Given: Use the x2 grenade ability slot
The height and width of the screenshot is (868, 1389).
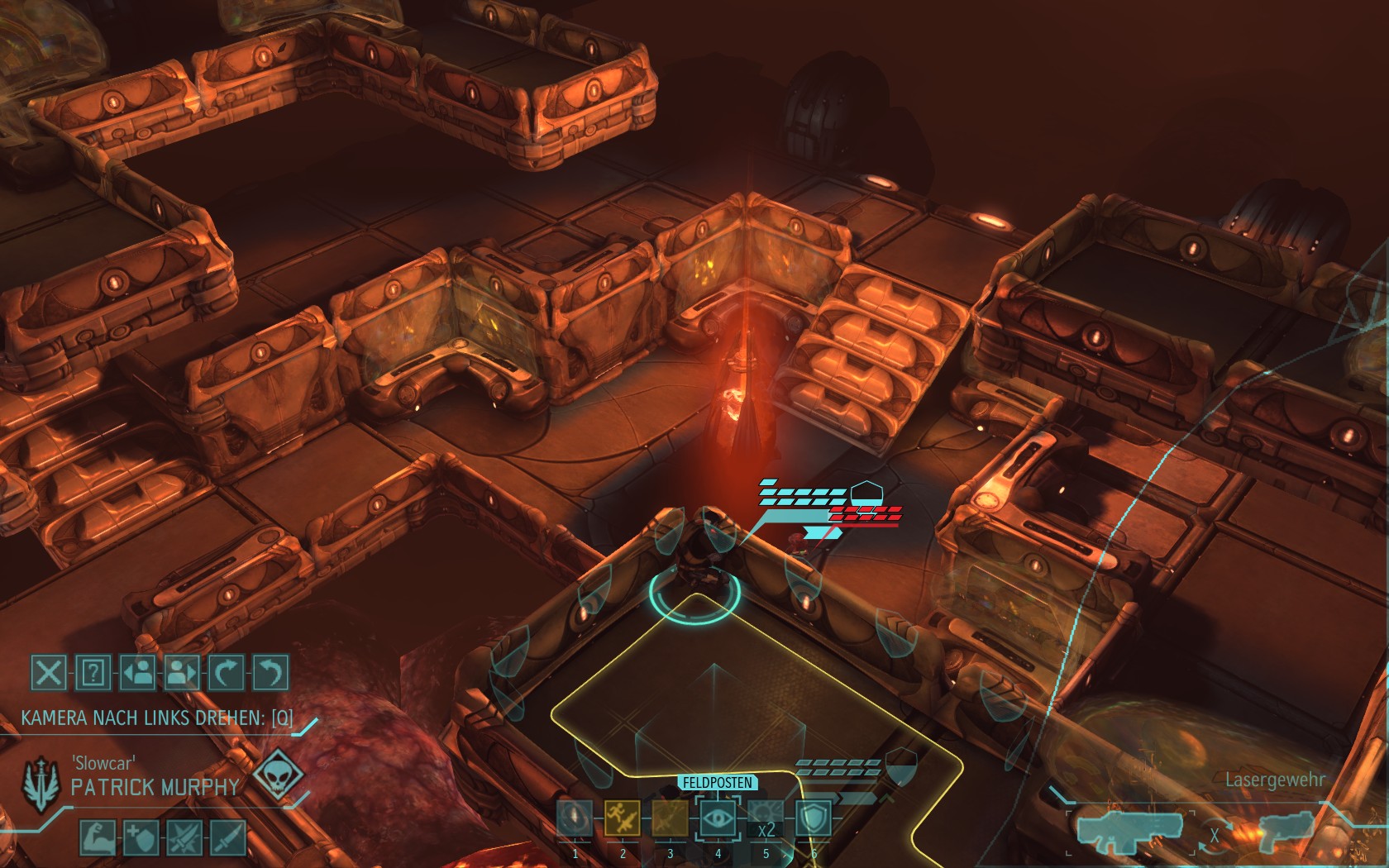Looking at the screenshot, I should 766,820.
